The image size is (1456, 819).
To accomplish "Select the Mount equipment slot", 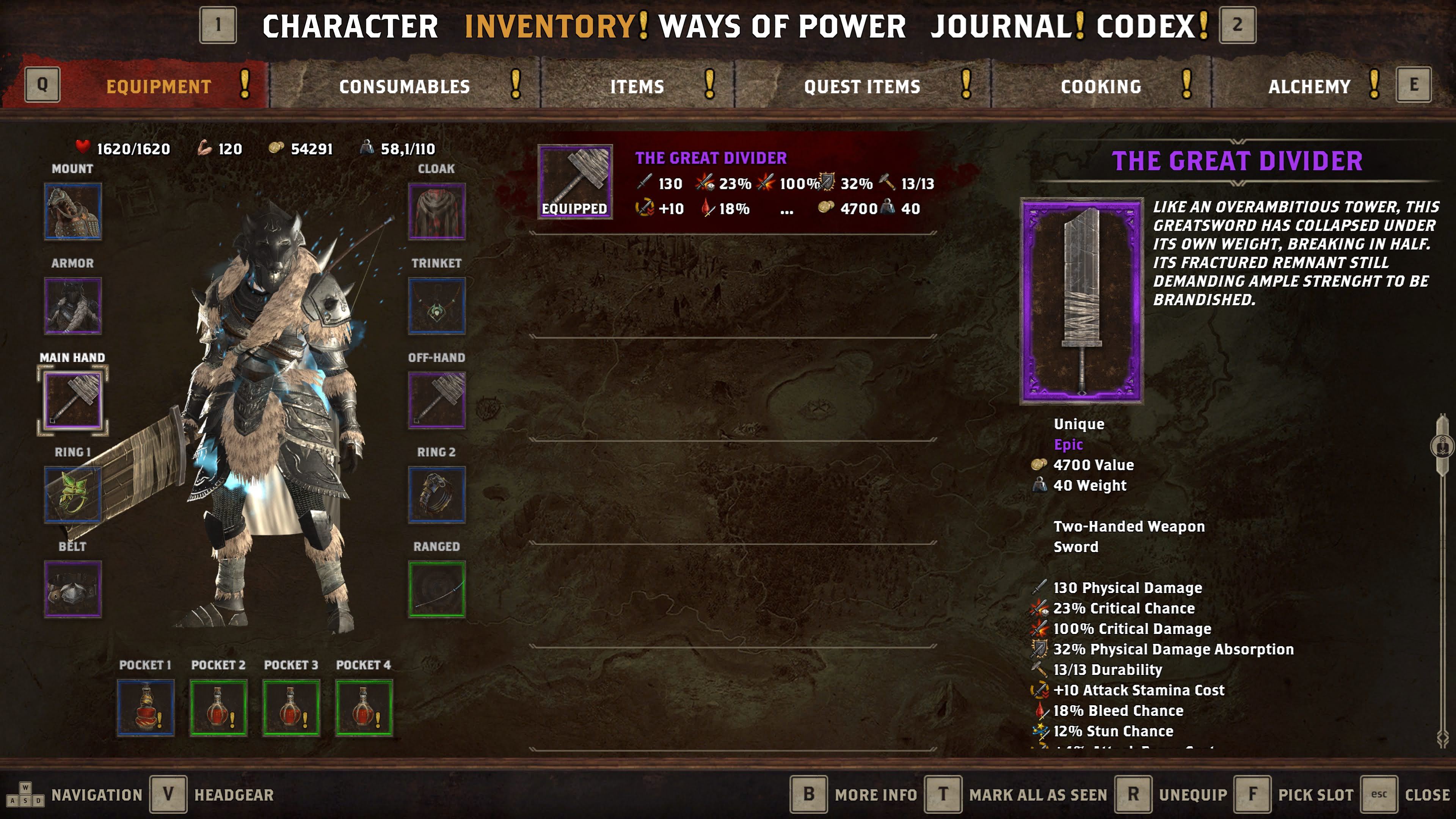I will pyautogui.click(x=73, y=212).
